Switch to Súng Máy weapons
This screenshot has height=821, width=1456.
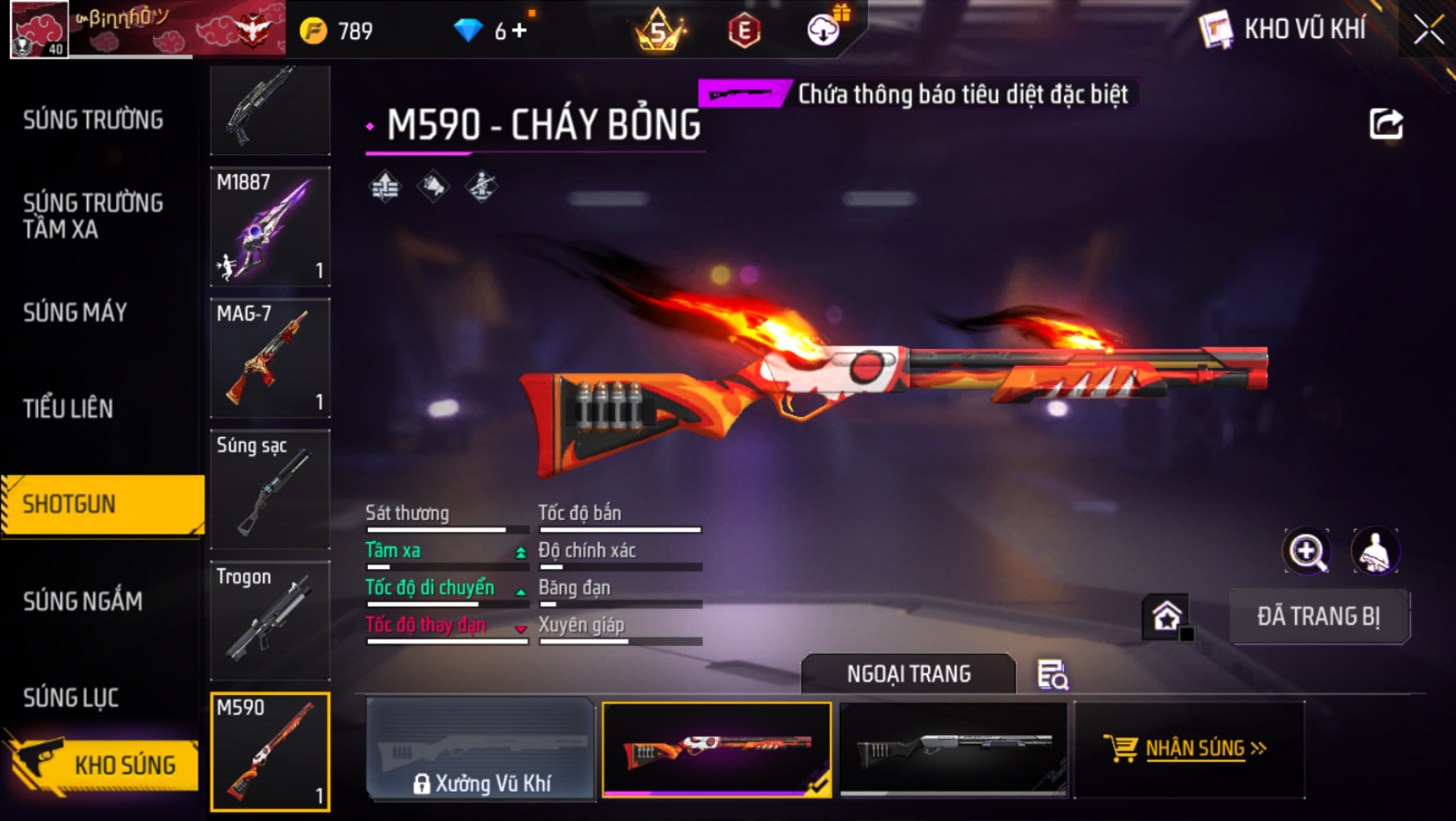75,313
